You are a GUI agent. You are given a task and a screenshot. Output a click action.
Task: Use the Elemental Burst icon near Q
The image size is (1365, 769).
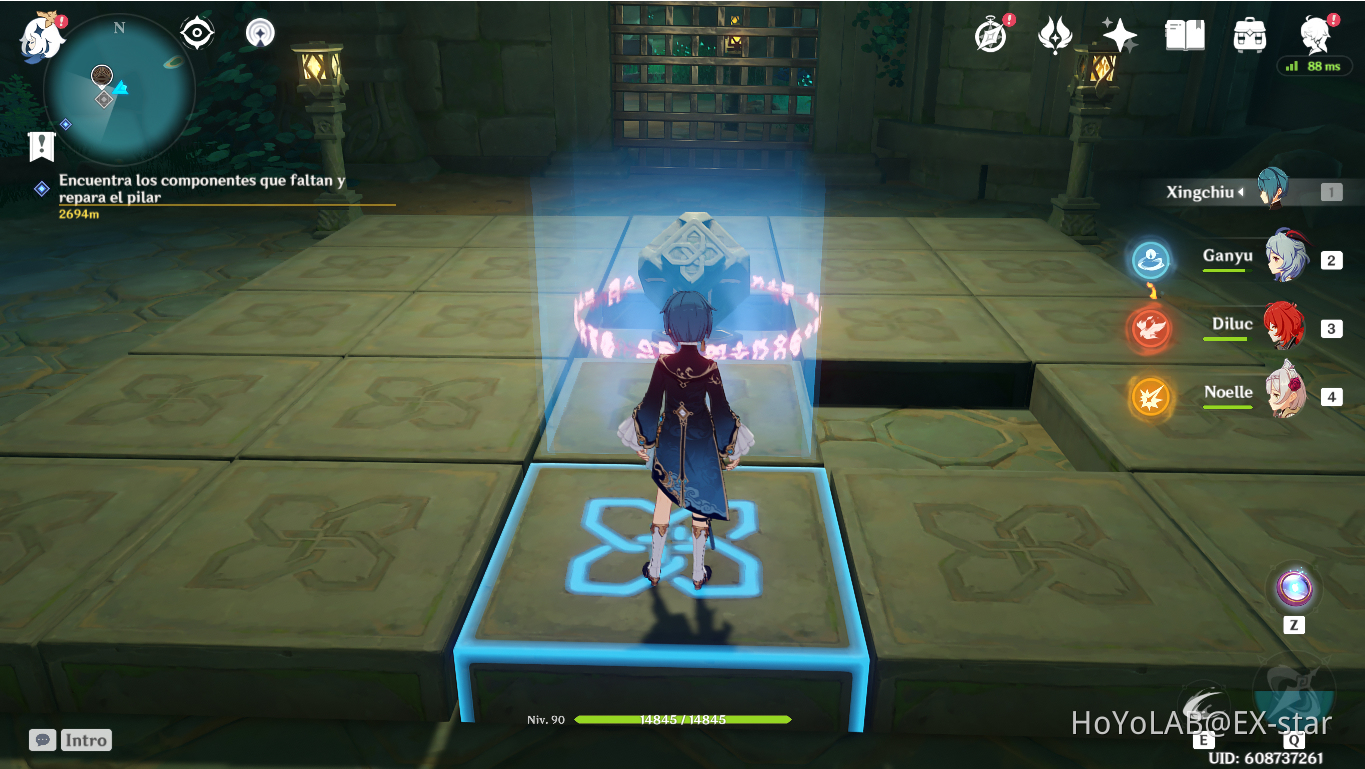click(x=1291, y=700)
